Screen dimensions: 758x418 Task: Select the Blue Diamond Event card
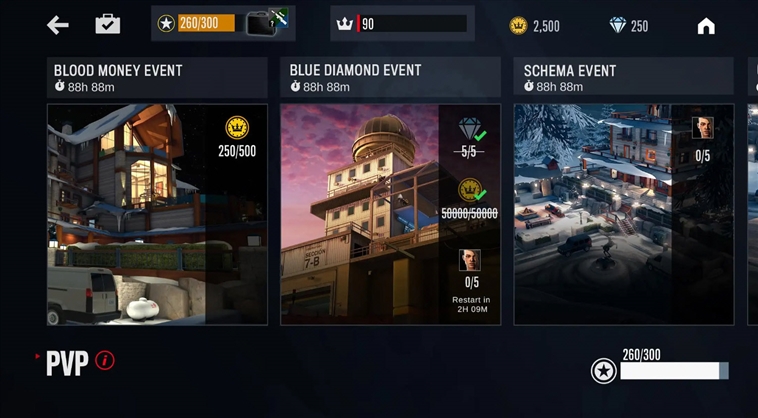390,214
